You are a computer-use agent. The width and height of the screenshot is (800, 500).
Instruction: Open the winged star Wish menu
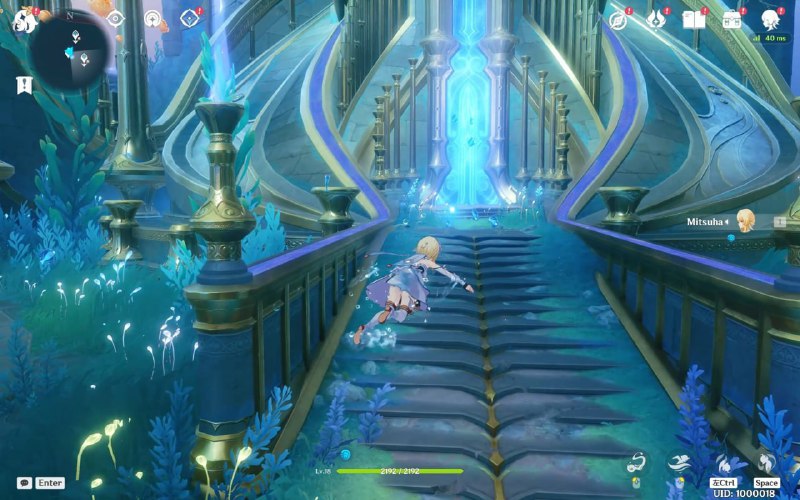point(656,19)
